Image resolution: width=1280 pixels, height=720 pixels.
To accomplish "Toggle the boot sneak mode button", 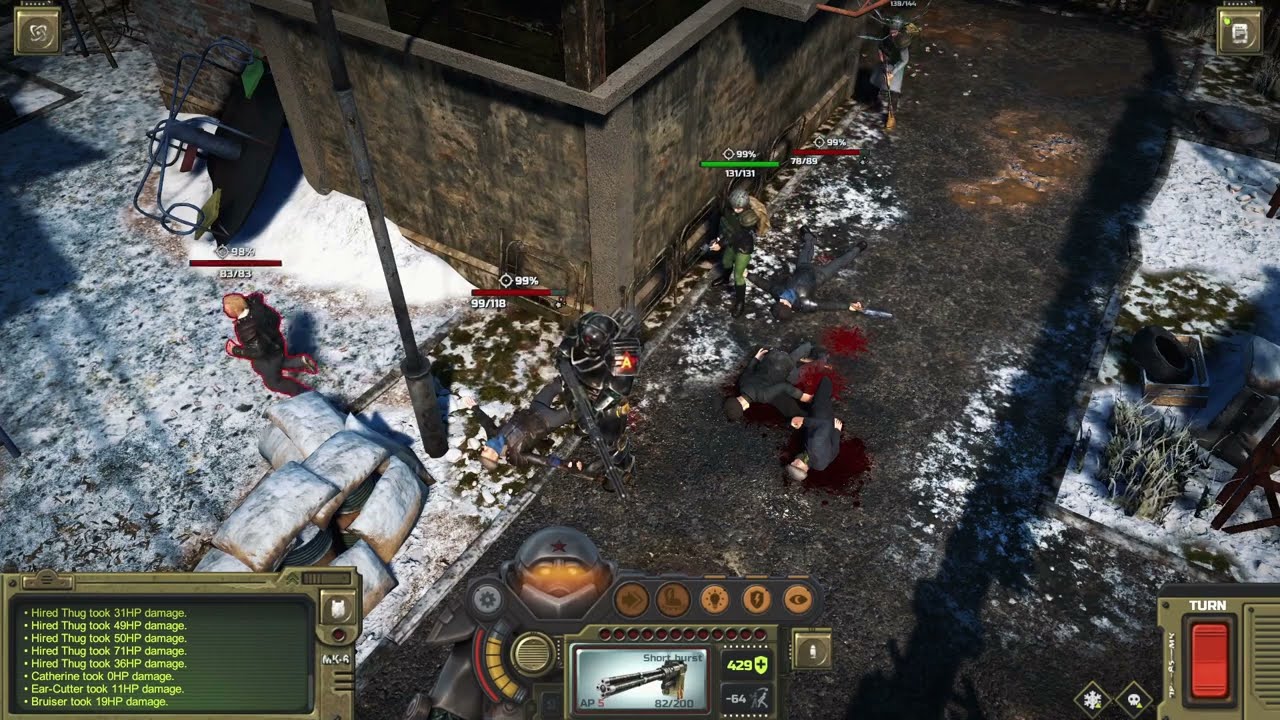I will pos(672,599).
